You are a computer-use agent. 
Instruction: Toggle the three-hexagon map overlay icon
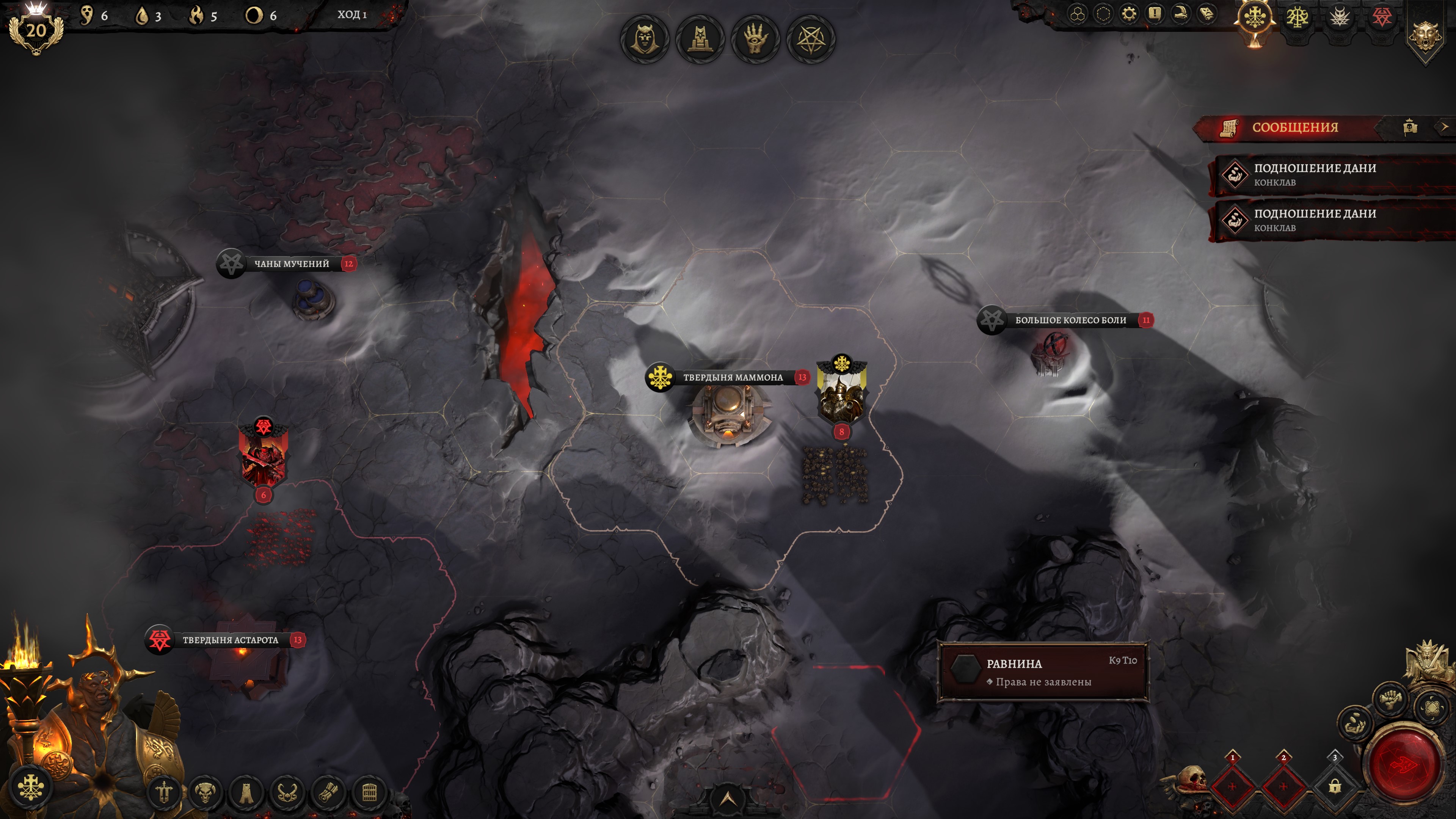(x=1077, y=14)
